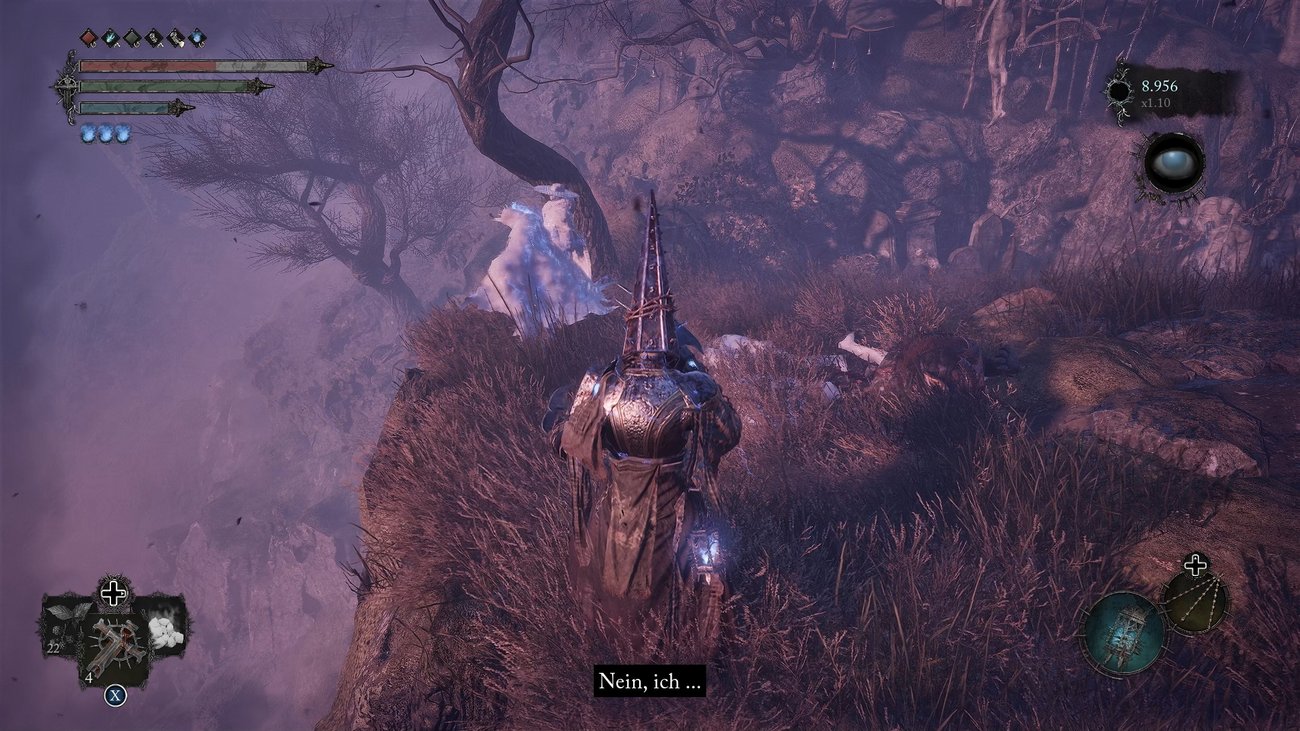Click the x1.10 multiplier label

(1156, 103)
